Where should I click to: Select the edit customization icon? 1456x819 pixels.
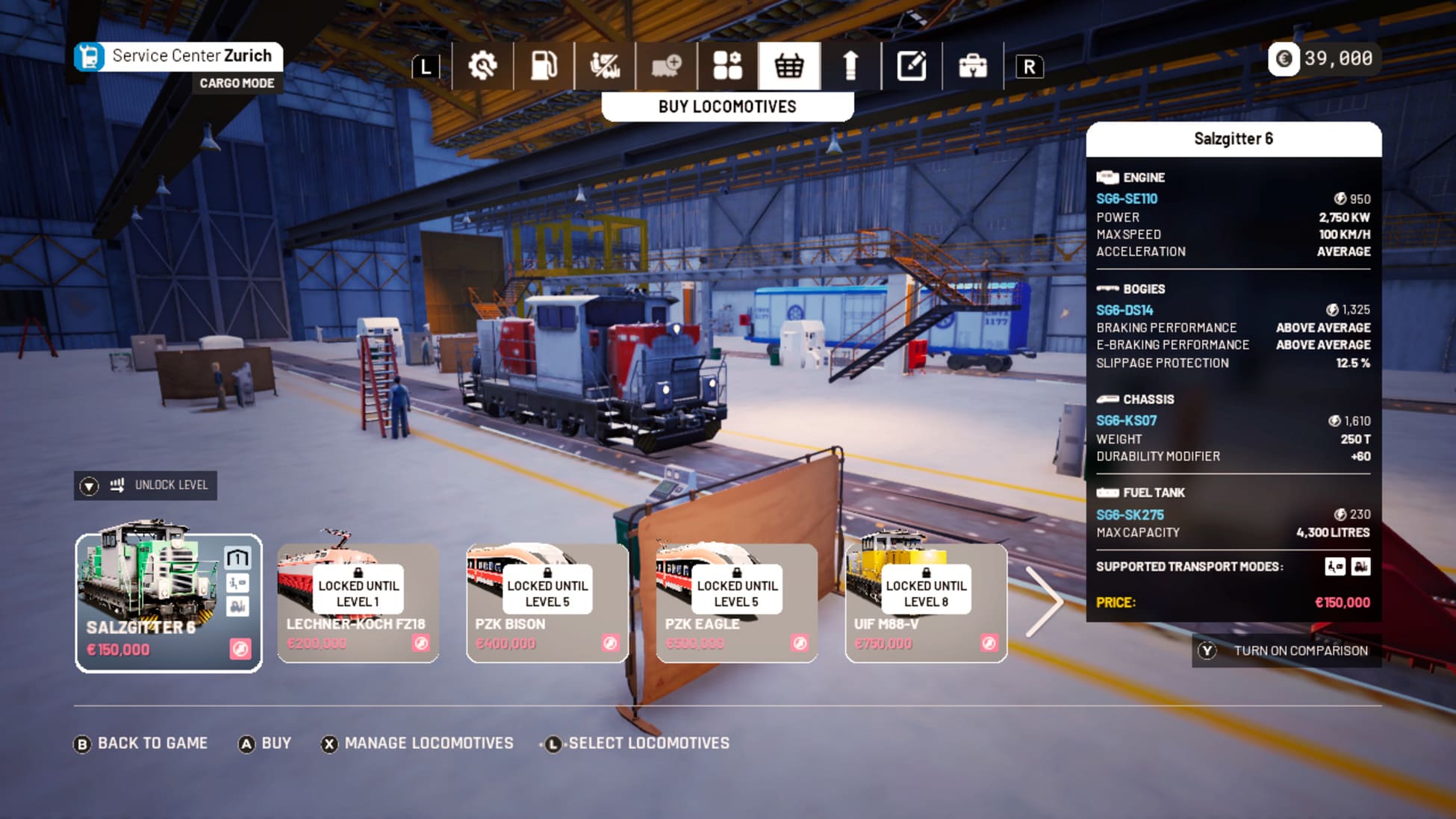tap(910, 66)
